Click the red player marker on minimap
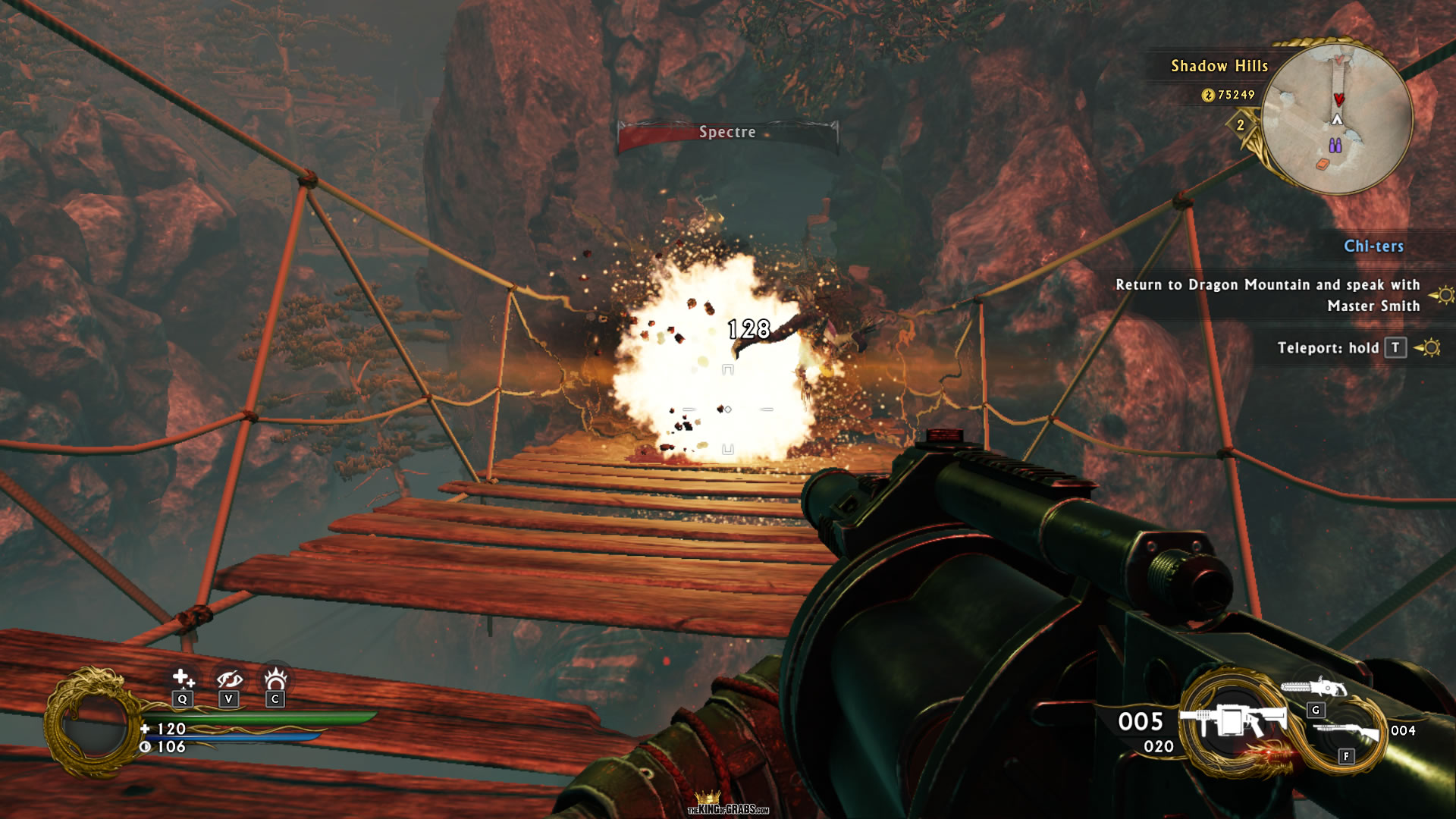Viewport: 1456px width, 819px height. click(x=1338, y=99)
